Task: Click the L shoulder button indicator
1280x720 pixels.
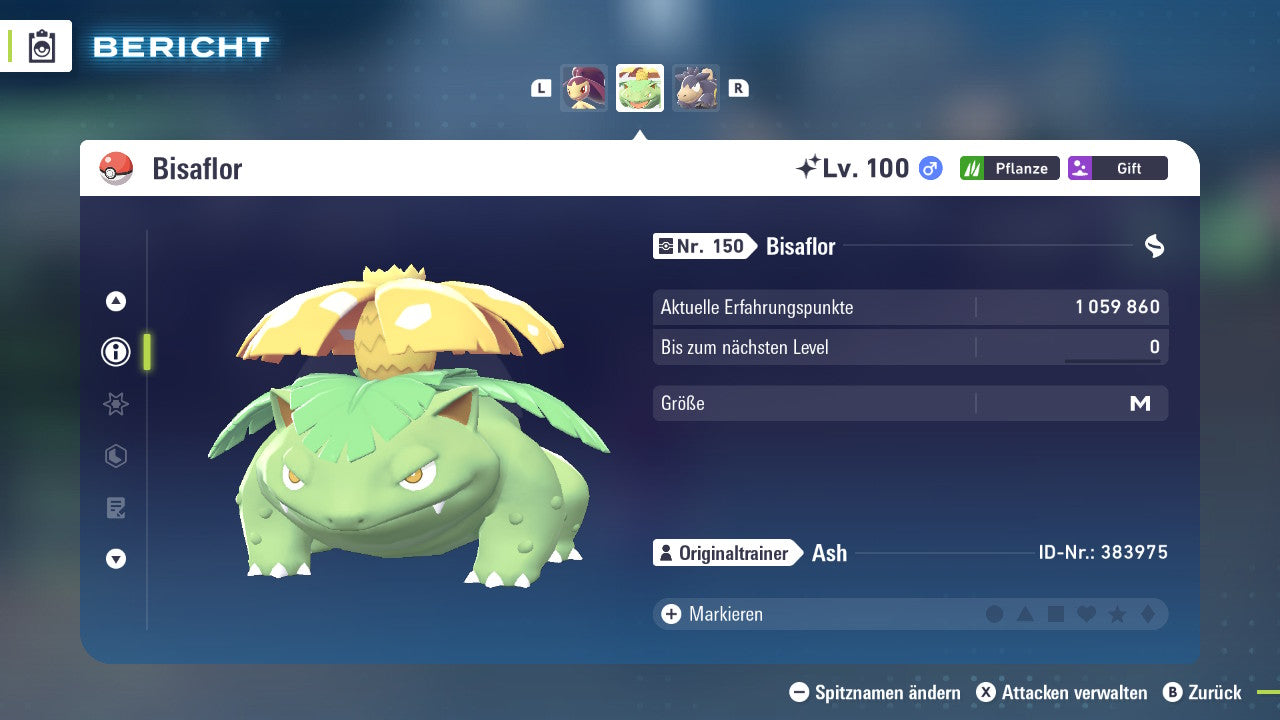Action: click(541, 88)
